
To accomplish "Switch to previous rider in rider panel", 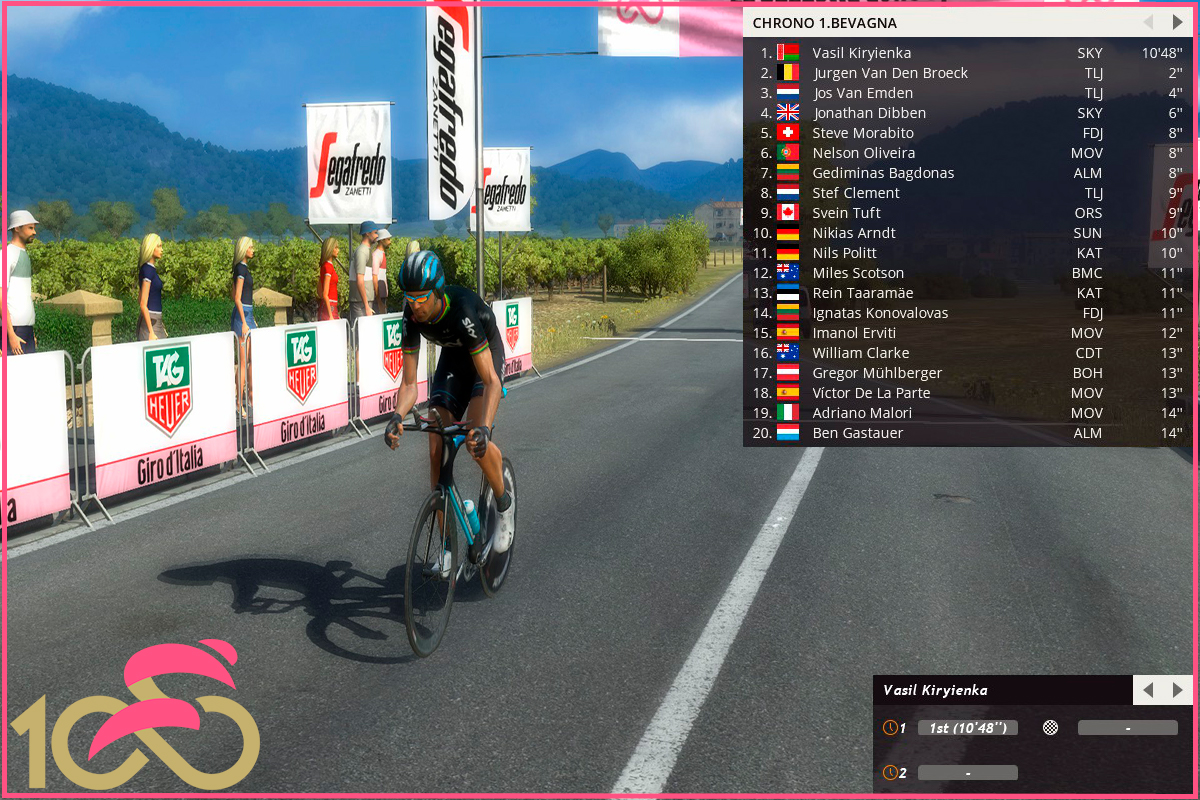I will 1148,690.
